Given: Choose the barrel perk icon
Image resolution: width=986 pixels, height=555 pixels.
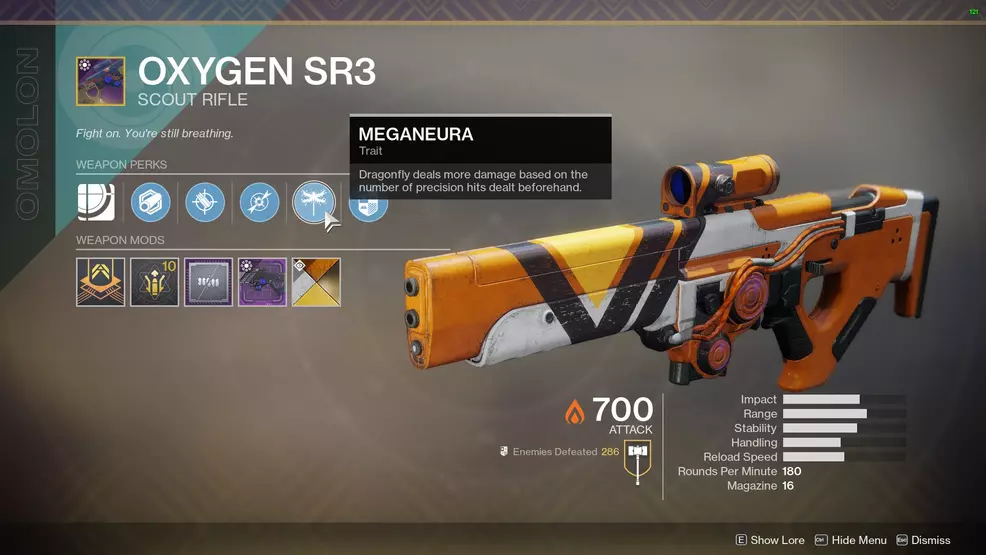Looking at the screenshot, I should tap(151, 203).
